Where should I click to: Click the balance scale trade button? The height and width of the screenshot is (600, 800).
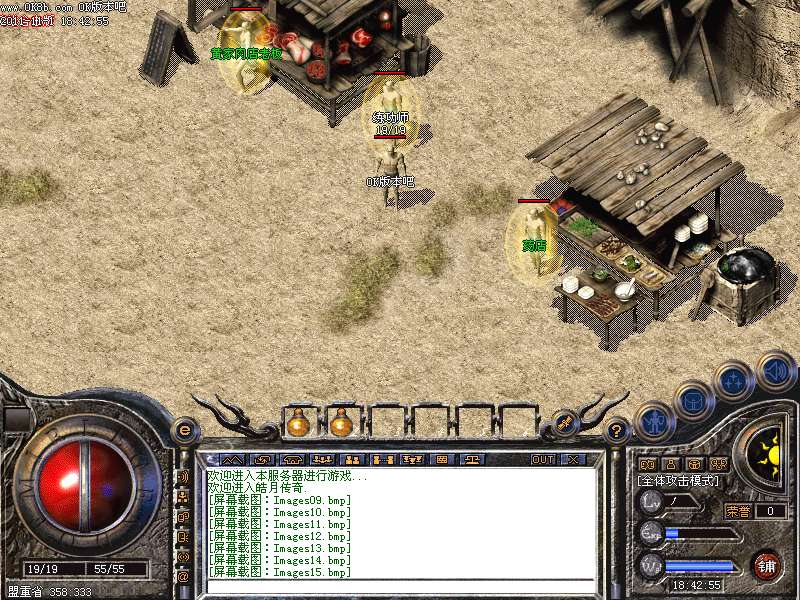coord(470,459)
